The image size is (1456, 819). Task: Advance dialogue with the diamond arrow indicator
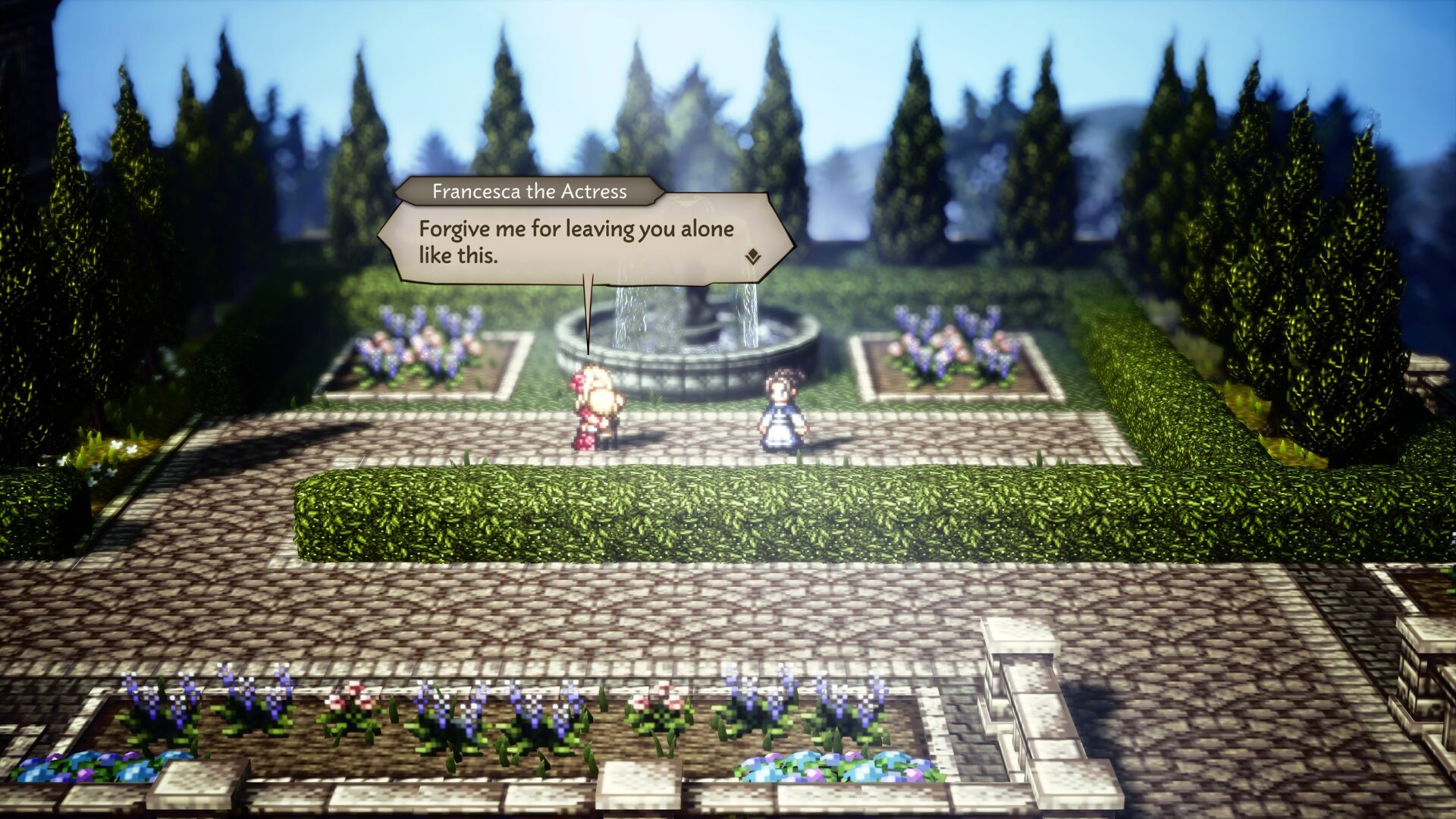(752, 257)
